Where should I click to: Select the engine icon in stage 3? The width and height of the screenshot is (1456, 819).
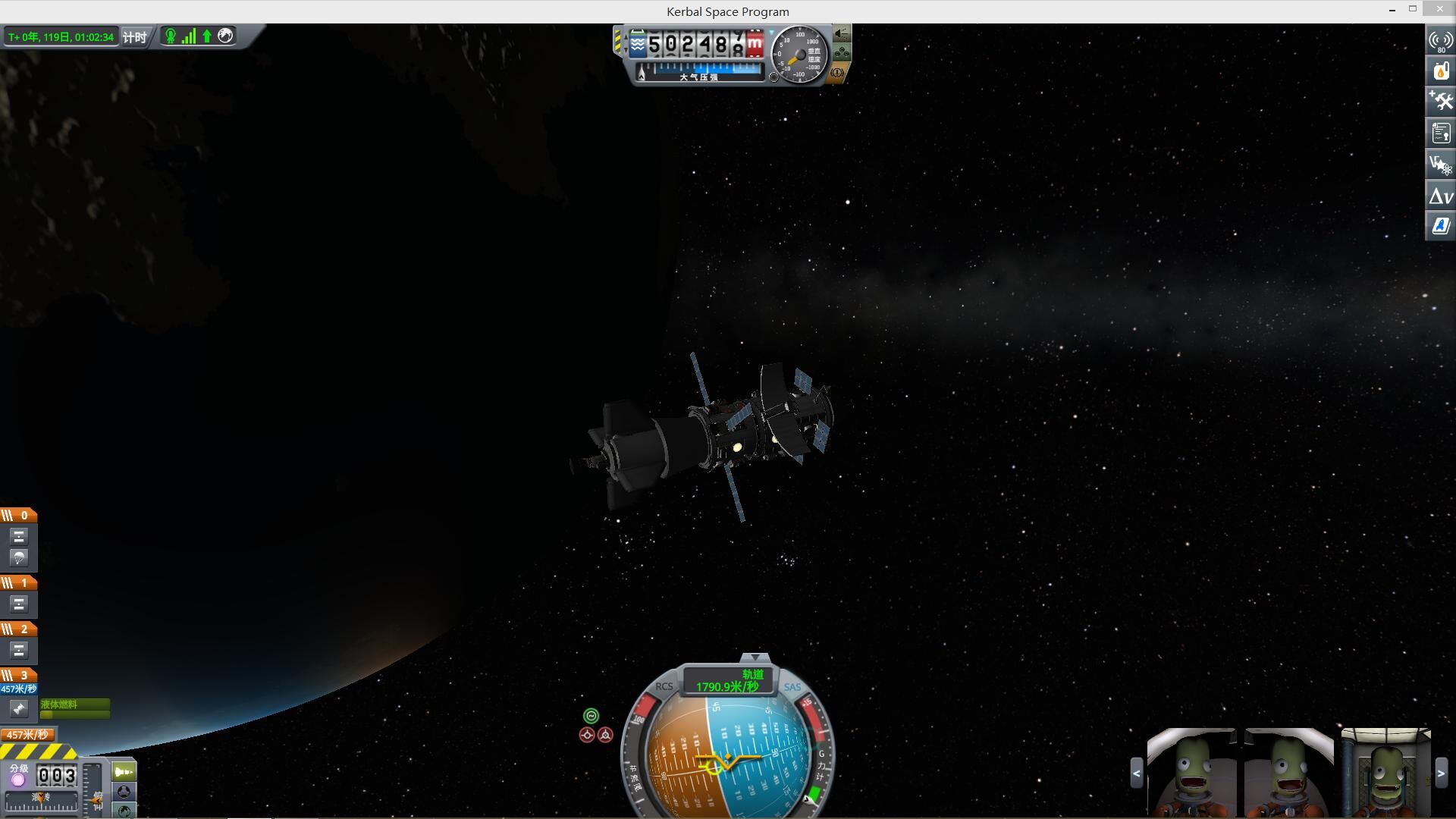[19, 709]
